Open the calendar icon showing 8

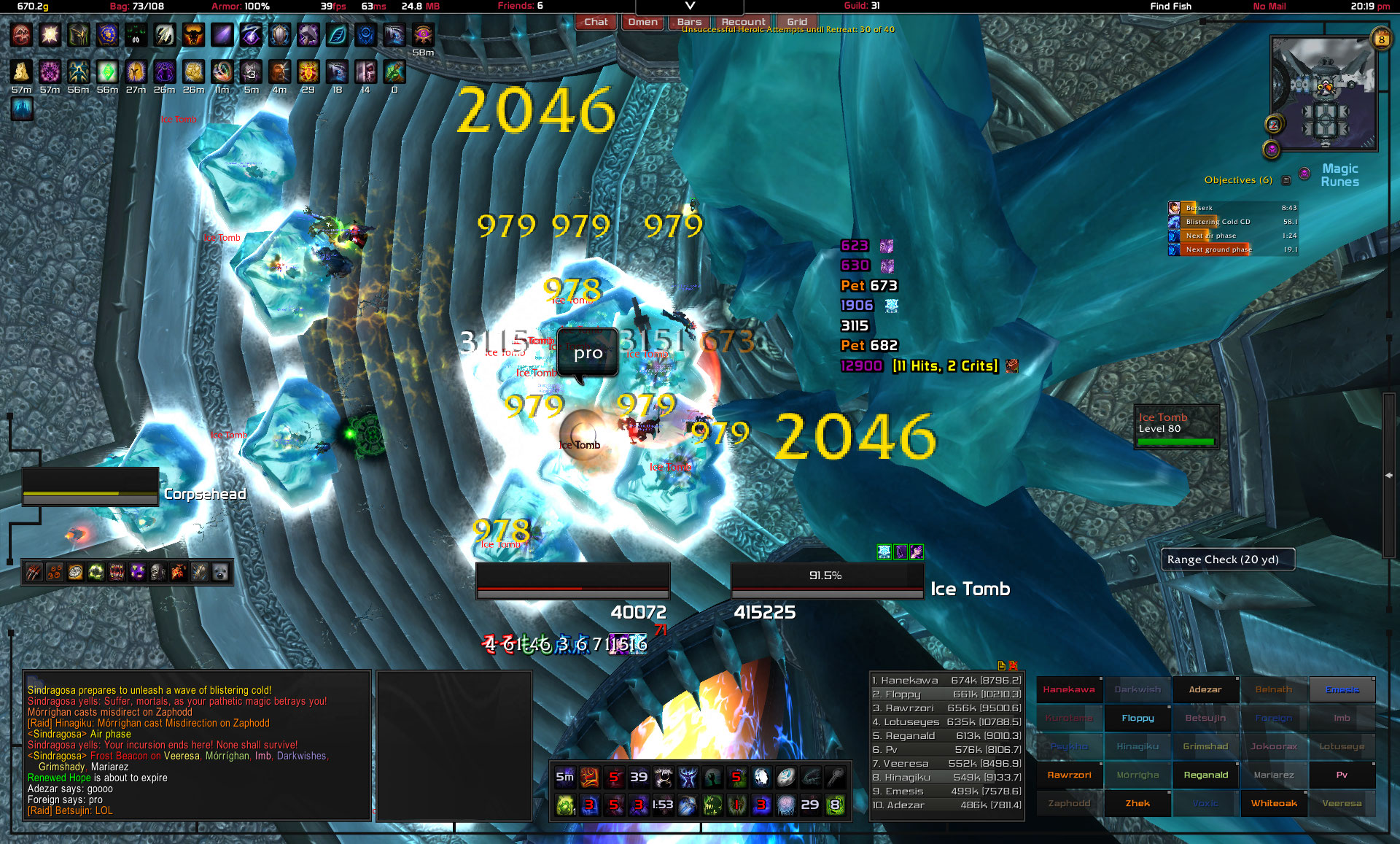click(1381, 39)
